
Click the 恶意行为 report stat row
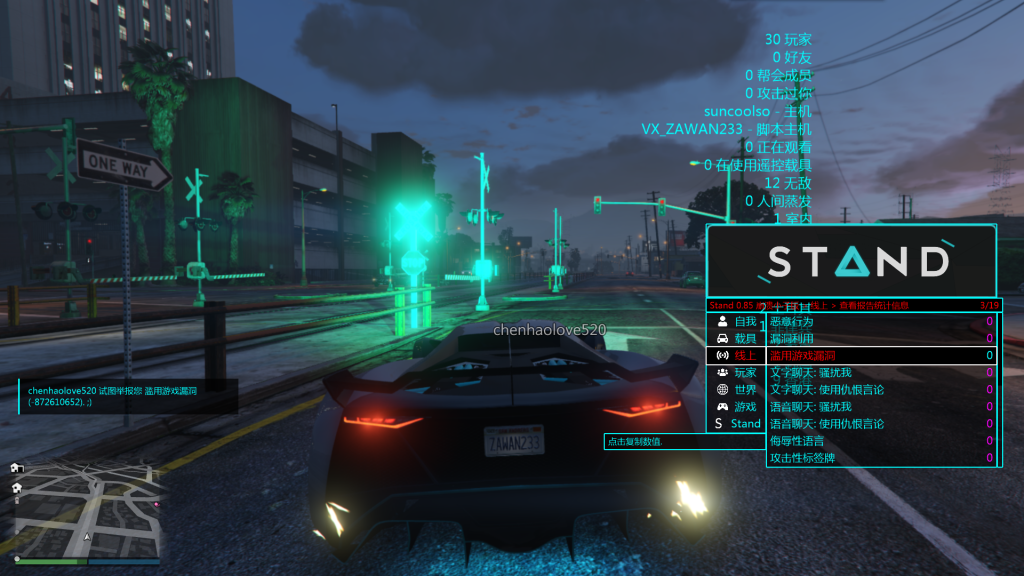[881, 322]
